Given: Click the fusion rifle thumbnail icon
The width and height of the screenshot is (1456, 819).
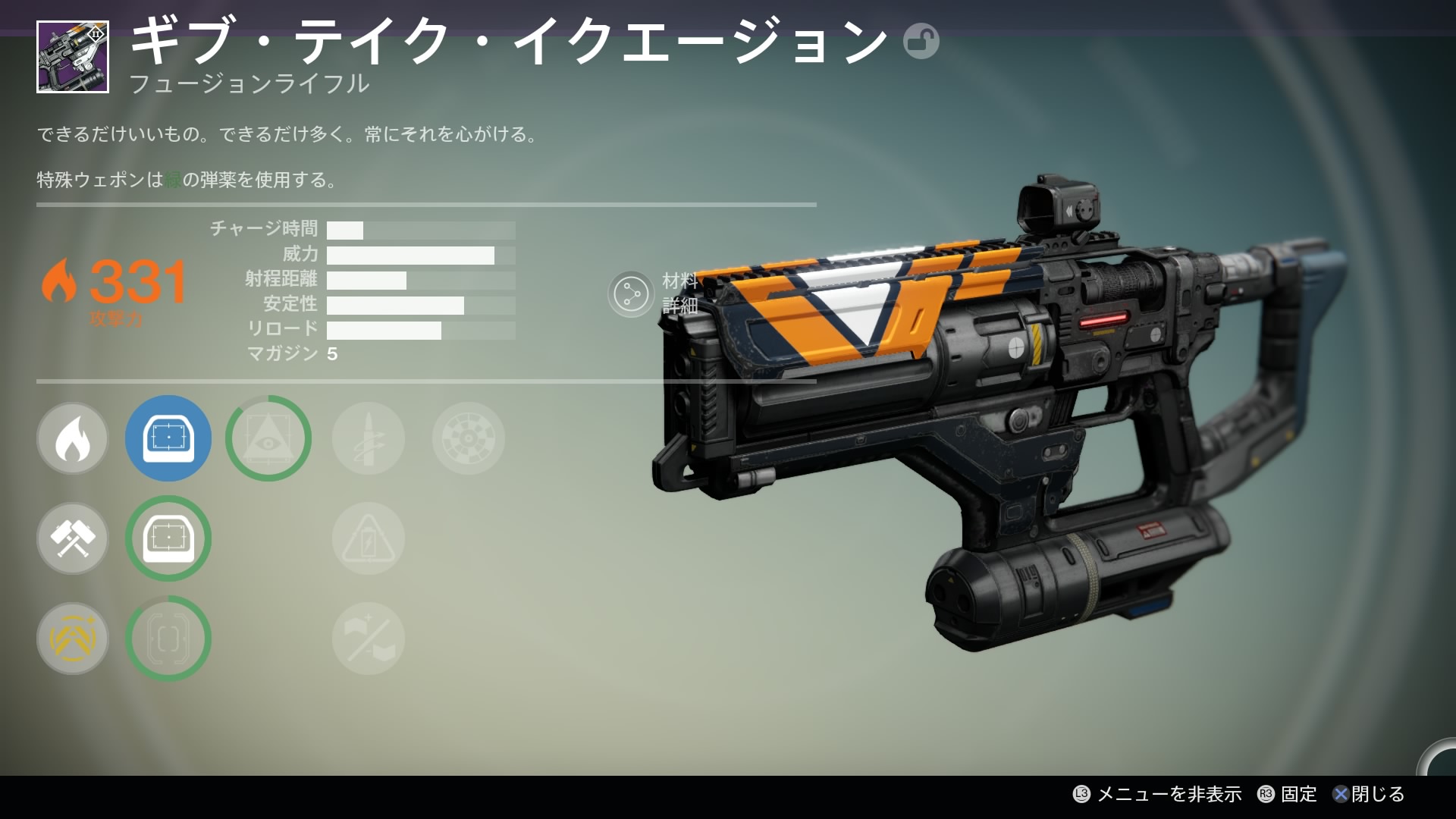Looking at the screenshot, I should [73, 57].
